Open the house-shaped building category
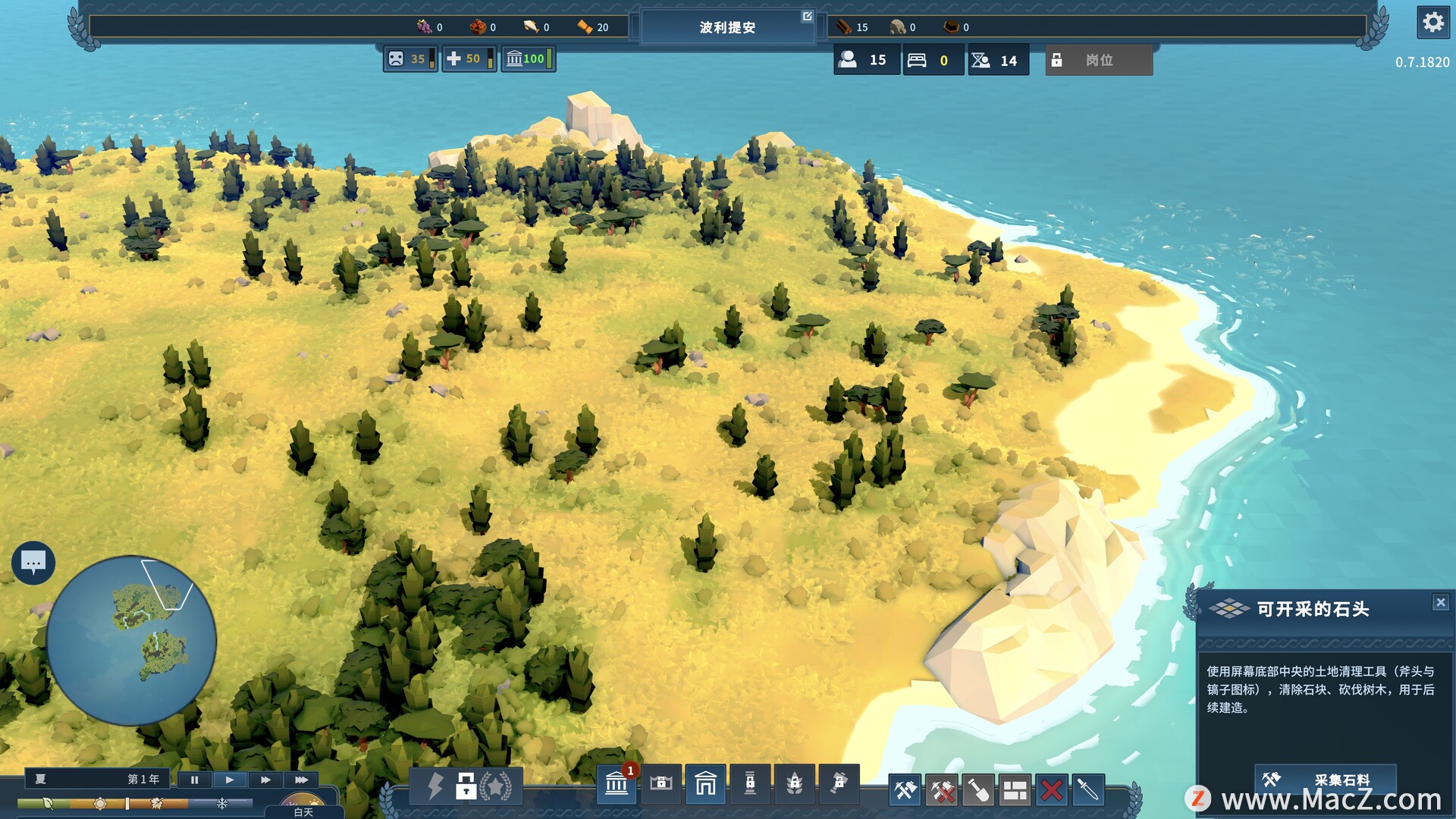1456x819 pixels. pos(705,784)
